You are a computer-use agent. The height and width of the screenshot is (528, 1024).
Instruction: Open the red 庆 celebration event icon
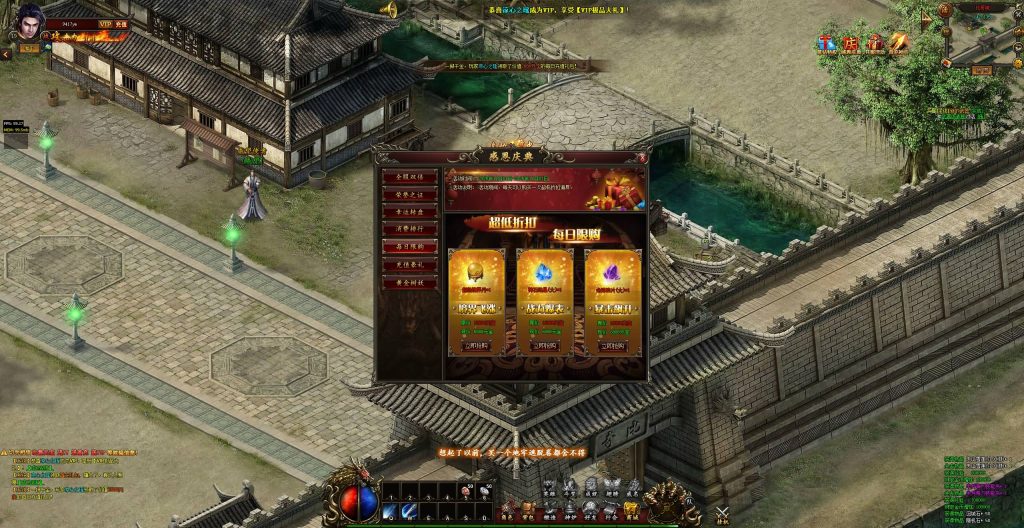(x=850, y=43)
